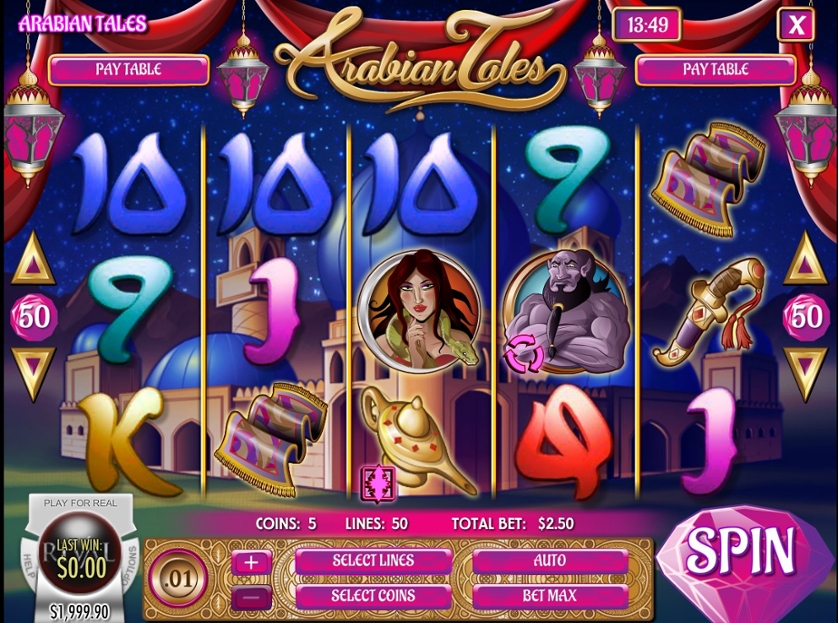Open the left Pay Table button
The width and height of the screenshot is (838, 623).
point(128,70)
